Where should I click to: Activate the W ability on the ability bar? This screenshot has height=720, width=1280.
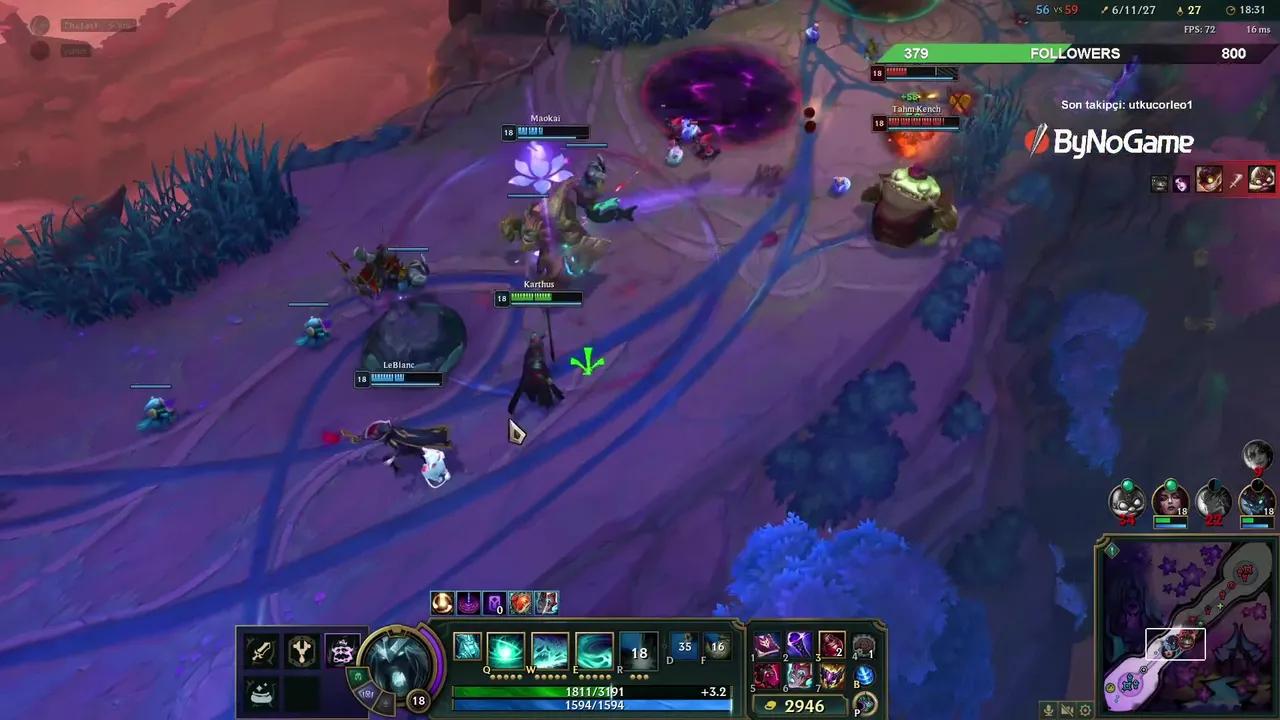point(548,650)
